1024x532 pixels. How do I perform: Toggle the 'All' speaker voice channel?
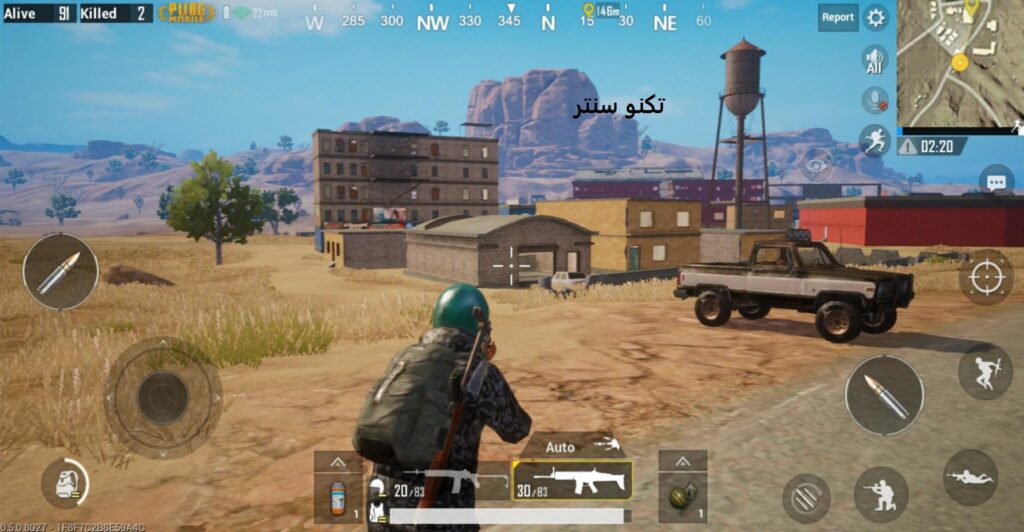click(x=875, y=59)
